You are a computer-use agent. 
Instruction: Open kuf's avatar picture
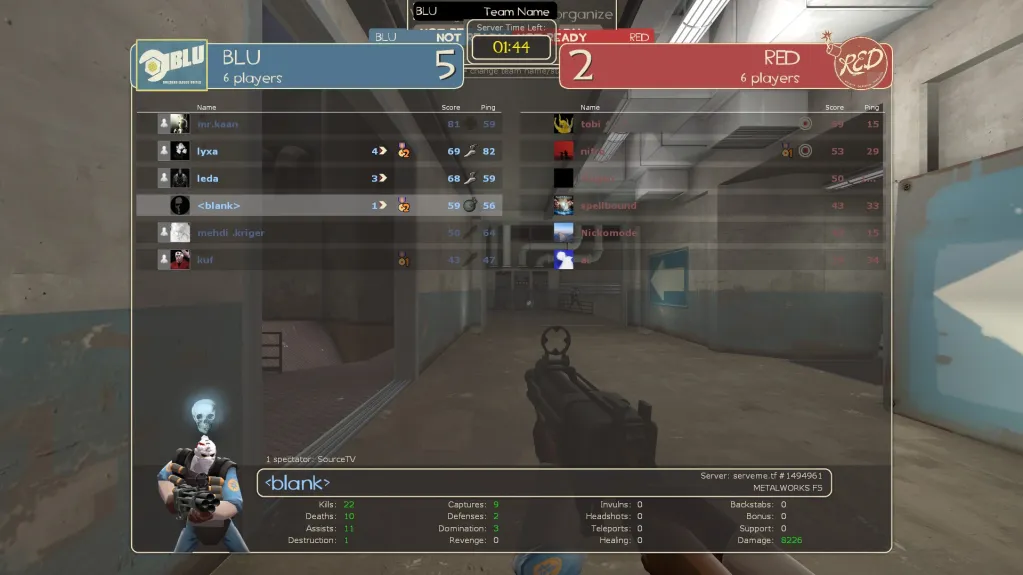(x=180, y=259)
